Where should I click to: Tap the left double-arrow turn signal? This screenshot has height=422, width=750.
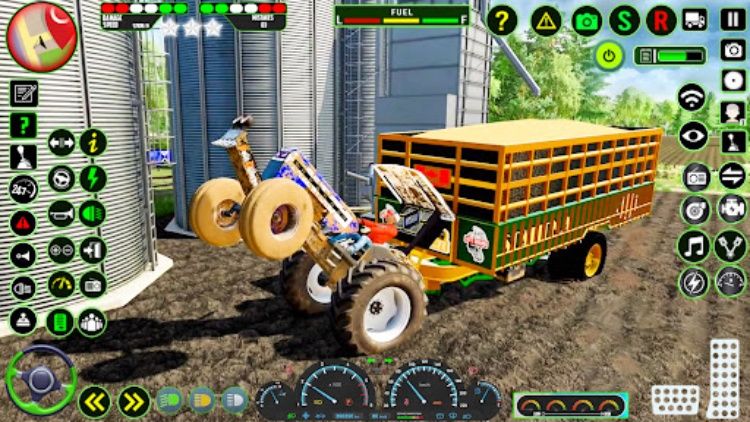click(x=95, y=402)
